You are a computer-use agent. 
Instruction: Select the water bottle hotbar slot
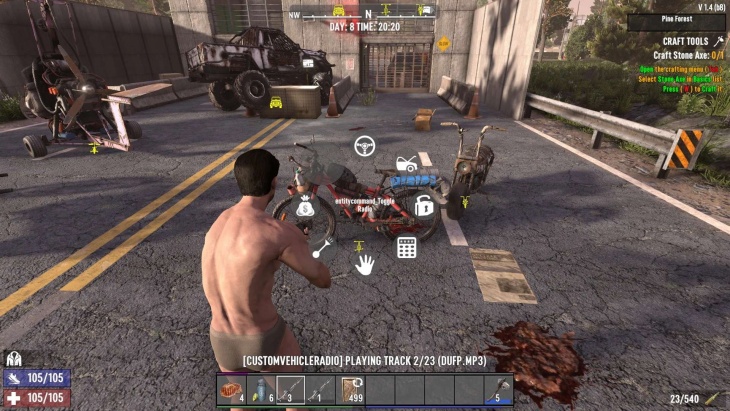point(261,390)
